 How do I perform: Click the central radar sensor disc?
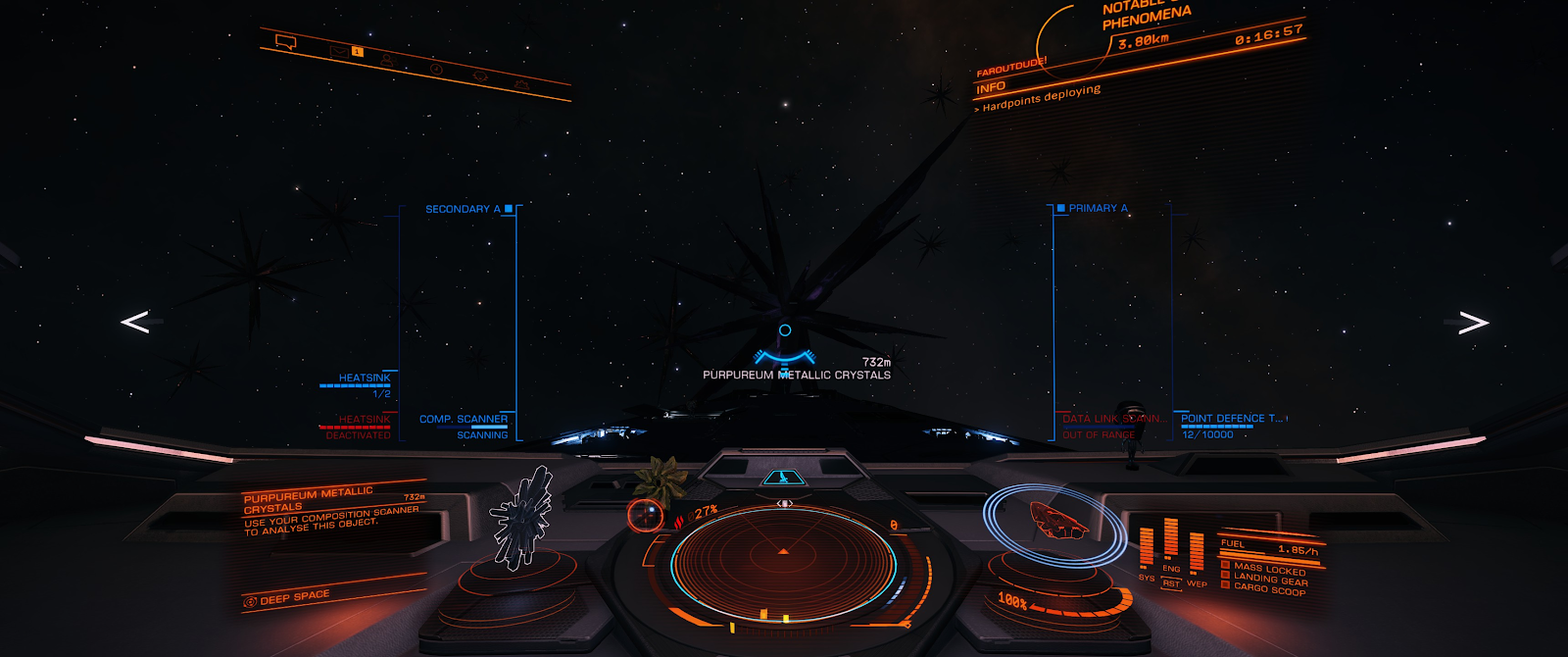pyautogui.click(x=783, y=564)
